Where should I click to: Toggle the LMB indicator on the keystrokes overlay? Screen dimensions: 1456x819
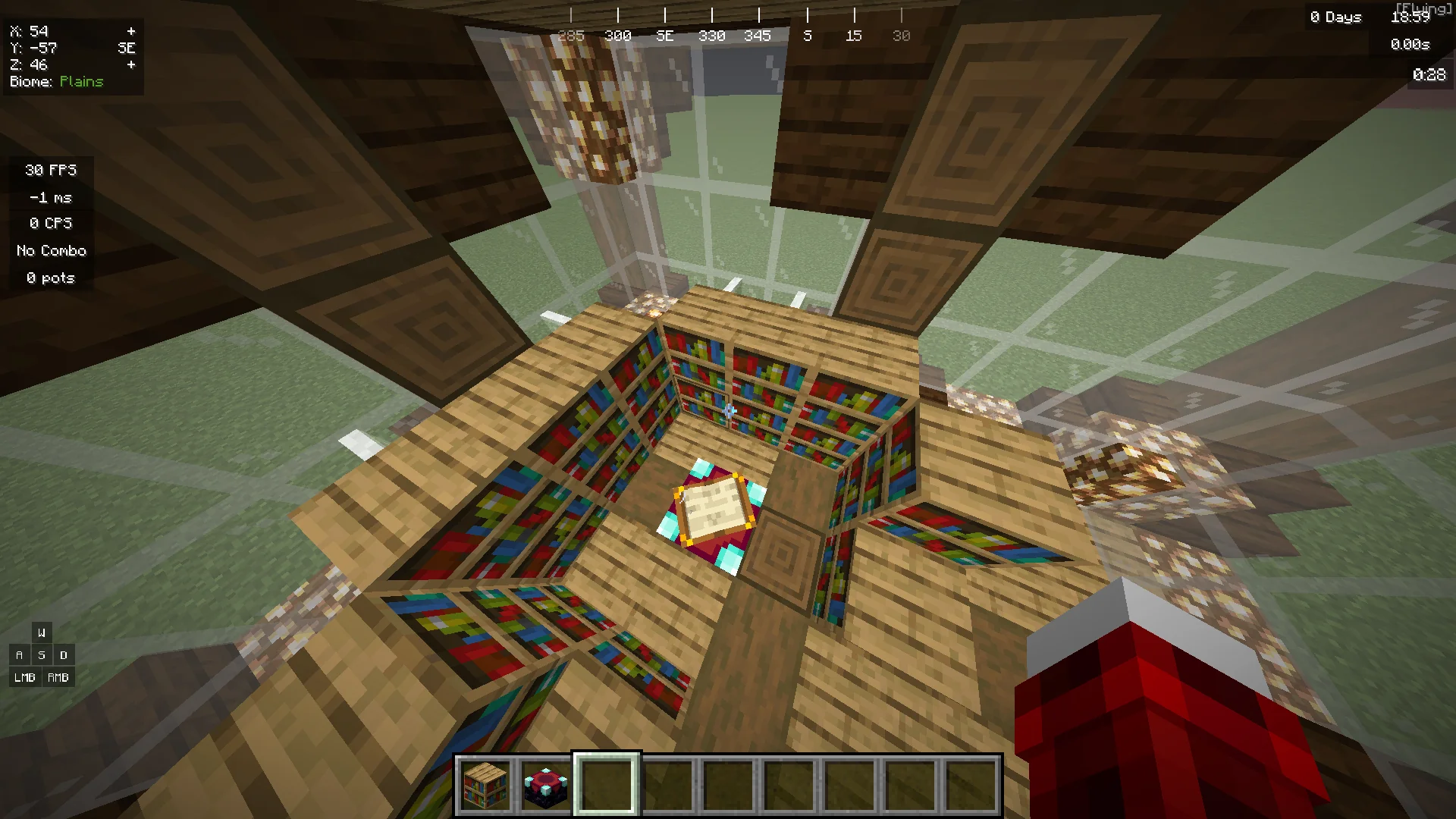pyautogui.click(x=24, y=677)
